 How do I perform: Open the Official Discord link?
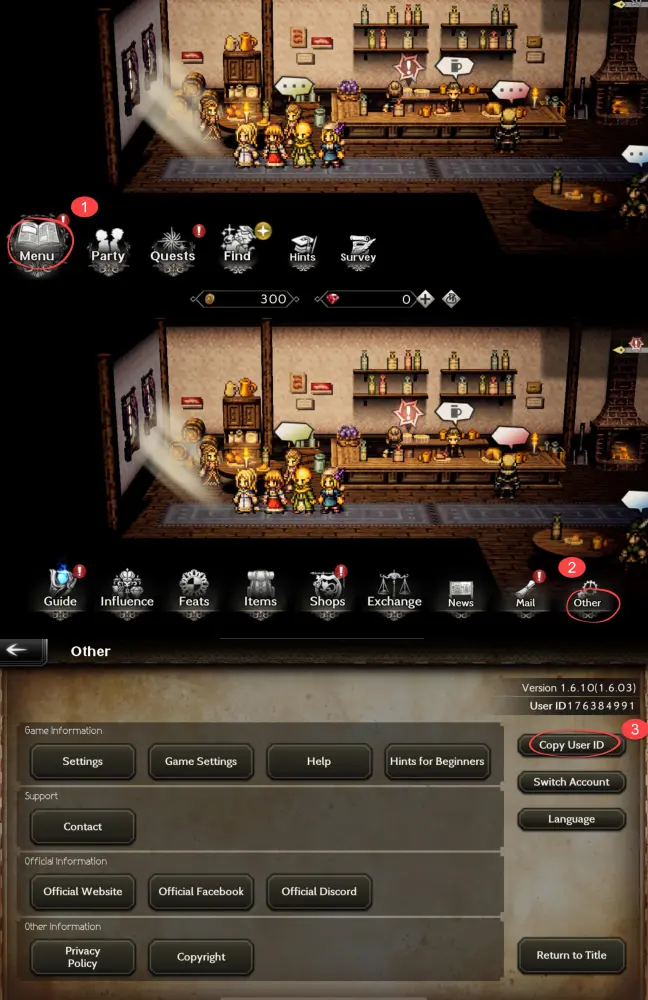(x=319, y=891)
